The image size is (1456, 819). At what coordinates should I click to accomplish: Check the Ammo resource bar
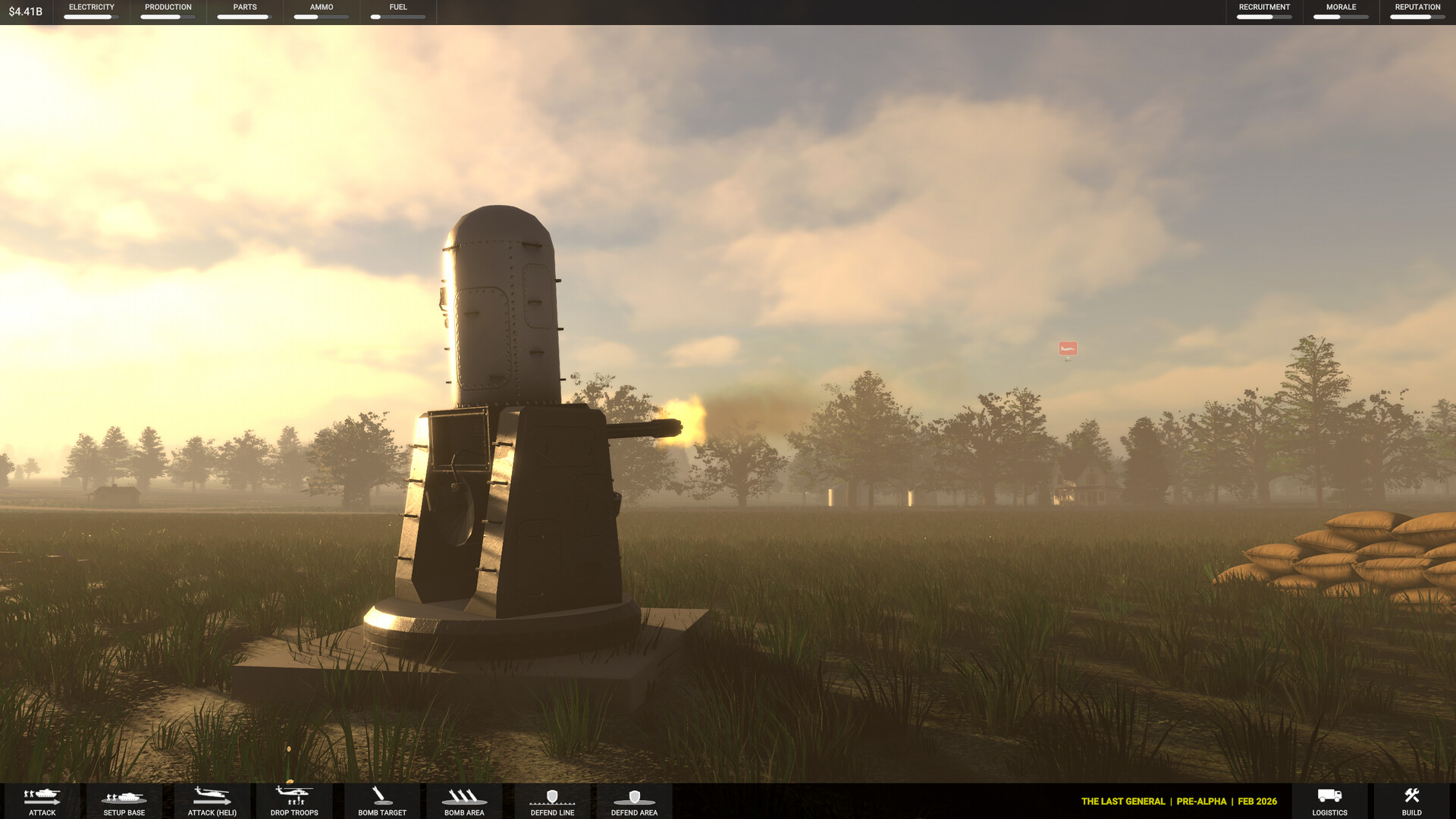pos(319,11)
